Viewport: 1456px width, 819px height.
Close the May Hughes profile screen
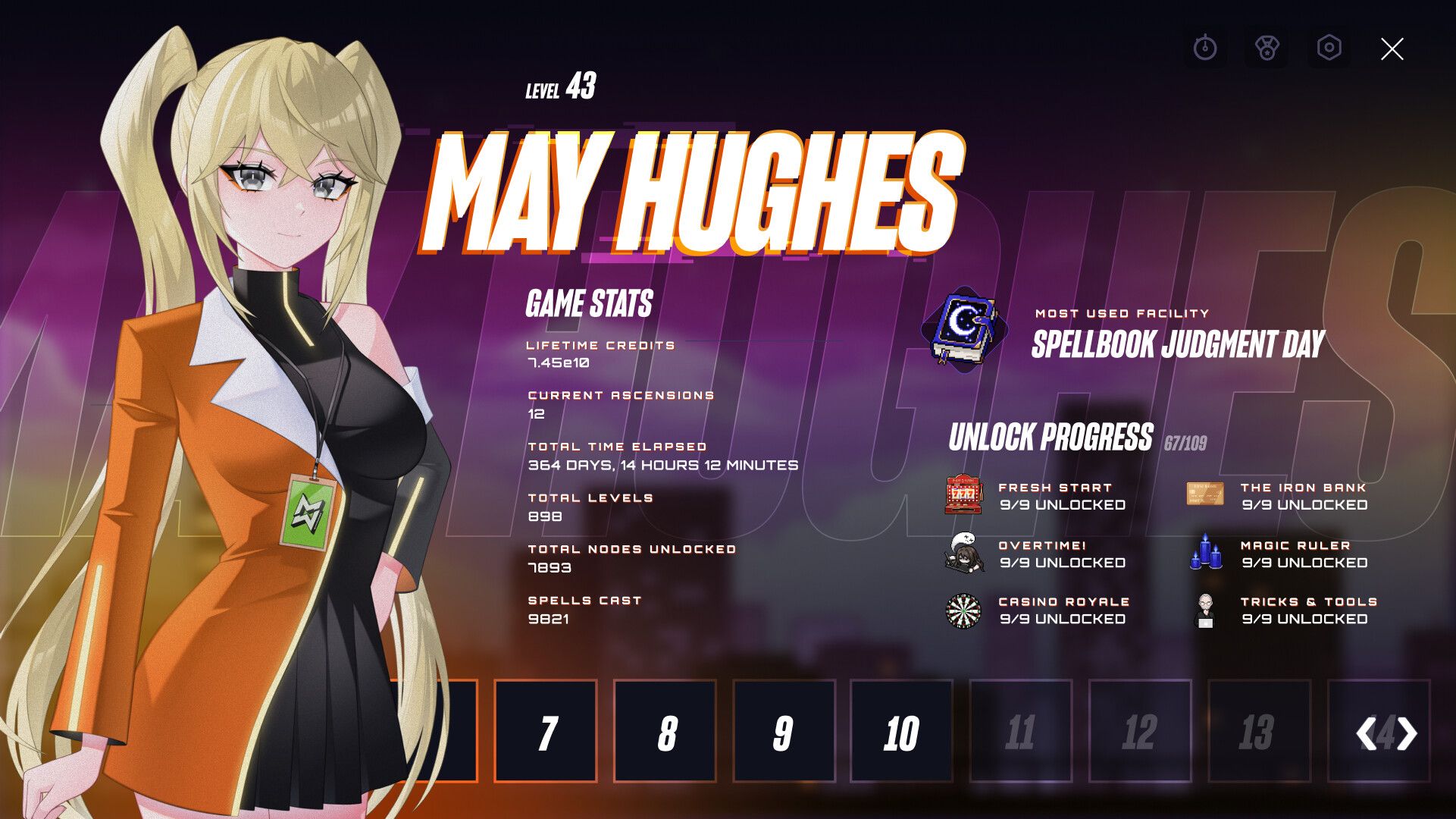click(1392, 49)
